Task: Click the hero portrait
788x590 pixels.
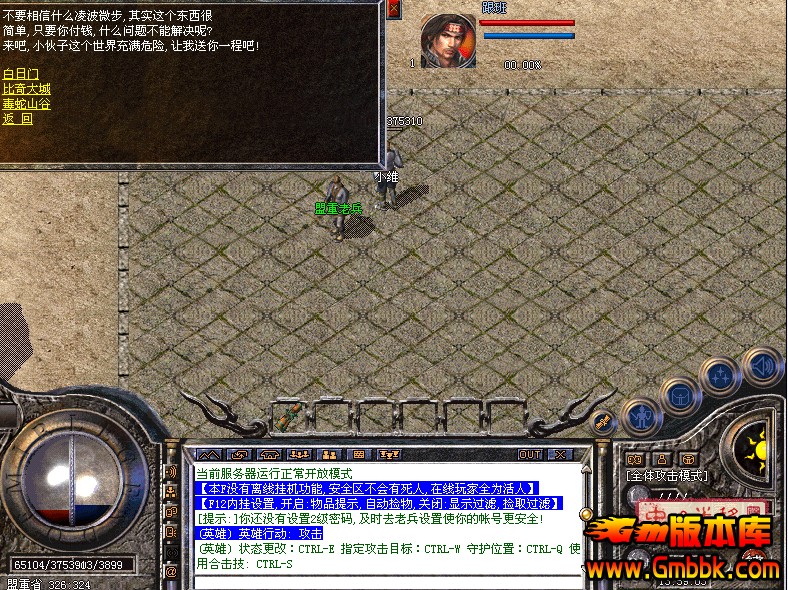Action: coord(448,41)
